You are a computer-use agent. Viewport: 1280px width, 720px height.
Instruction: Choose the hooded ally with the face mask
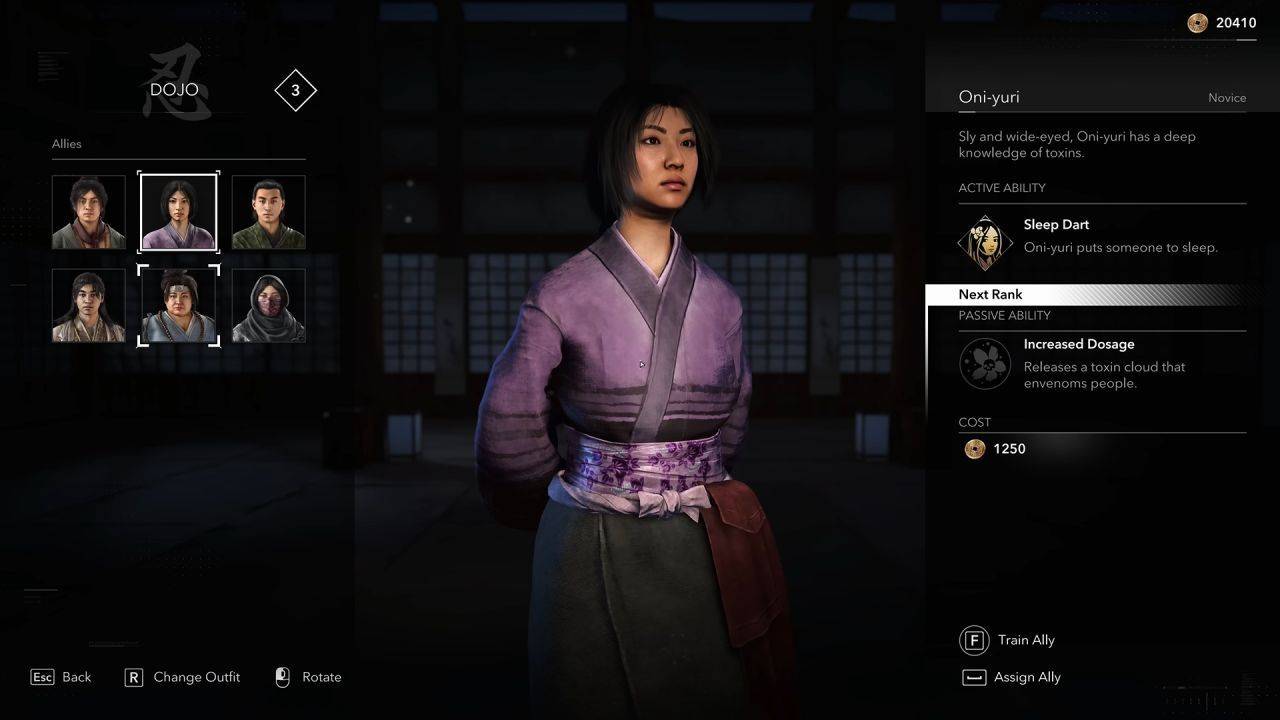(x=268, y=305)
